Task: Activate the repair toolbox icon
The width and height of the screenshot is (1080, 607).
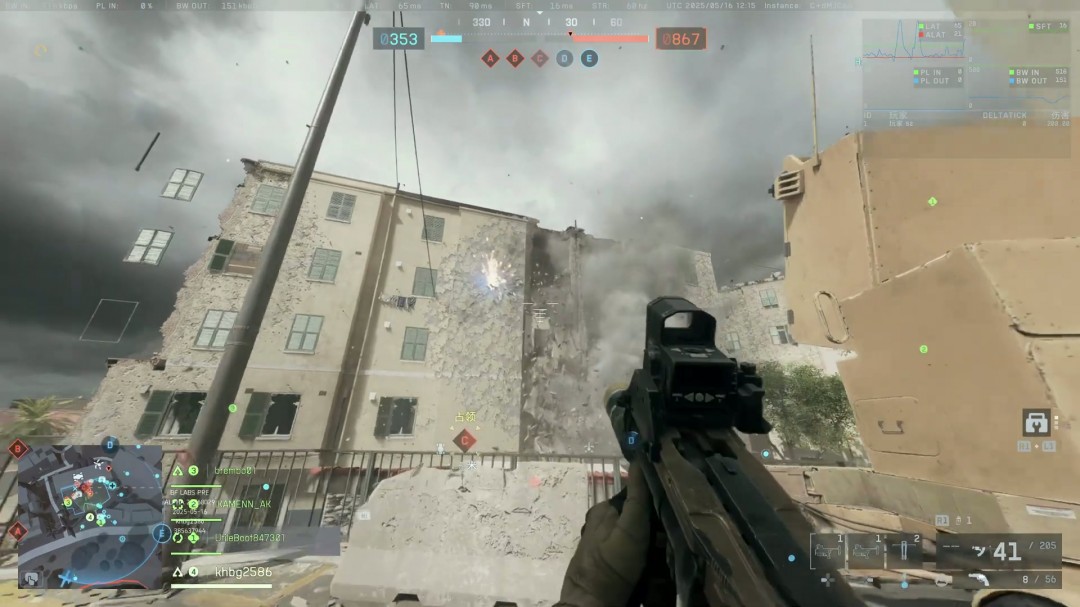Action: point(1037,423)
